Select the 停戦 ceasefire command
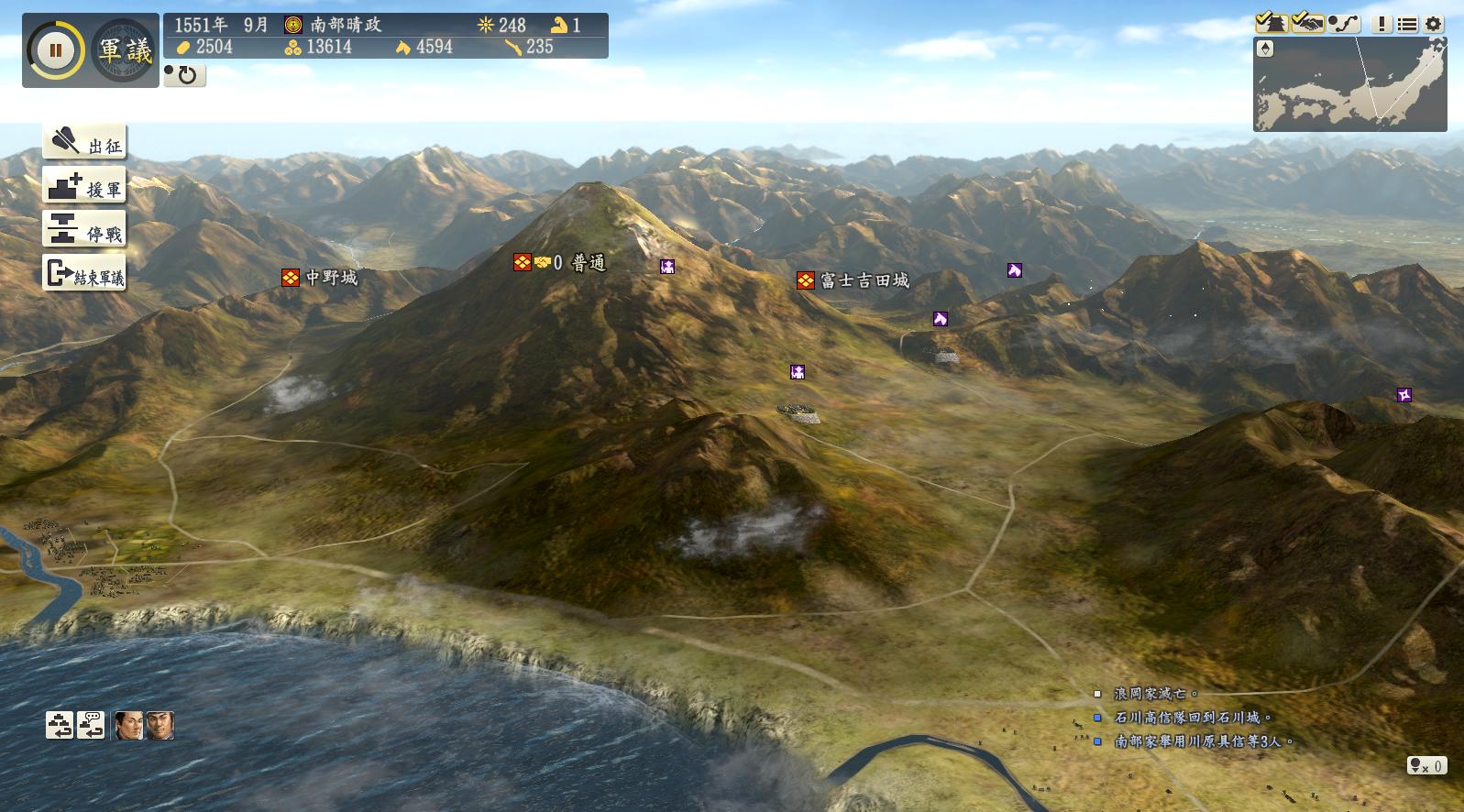This screenshot has height=812, width=1464. (84, 230)
